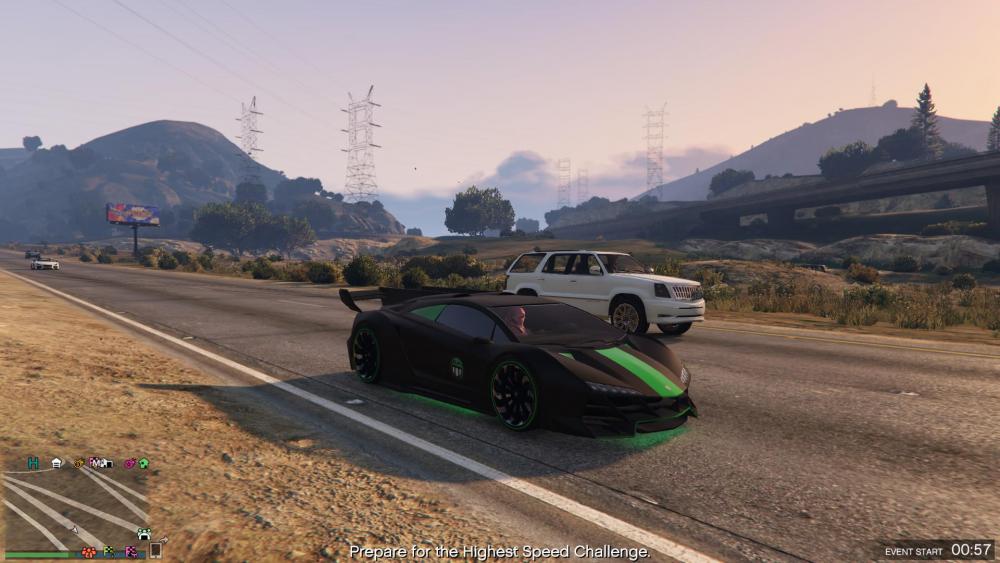Select the orange stopwatch blip
The image size is (1000, 563).
click(x=78, y=463)
